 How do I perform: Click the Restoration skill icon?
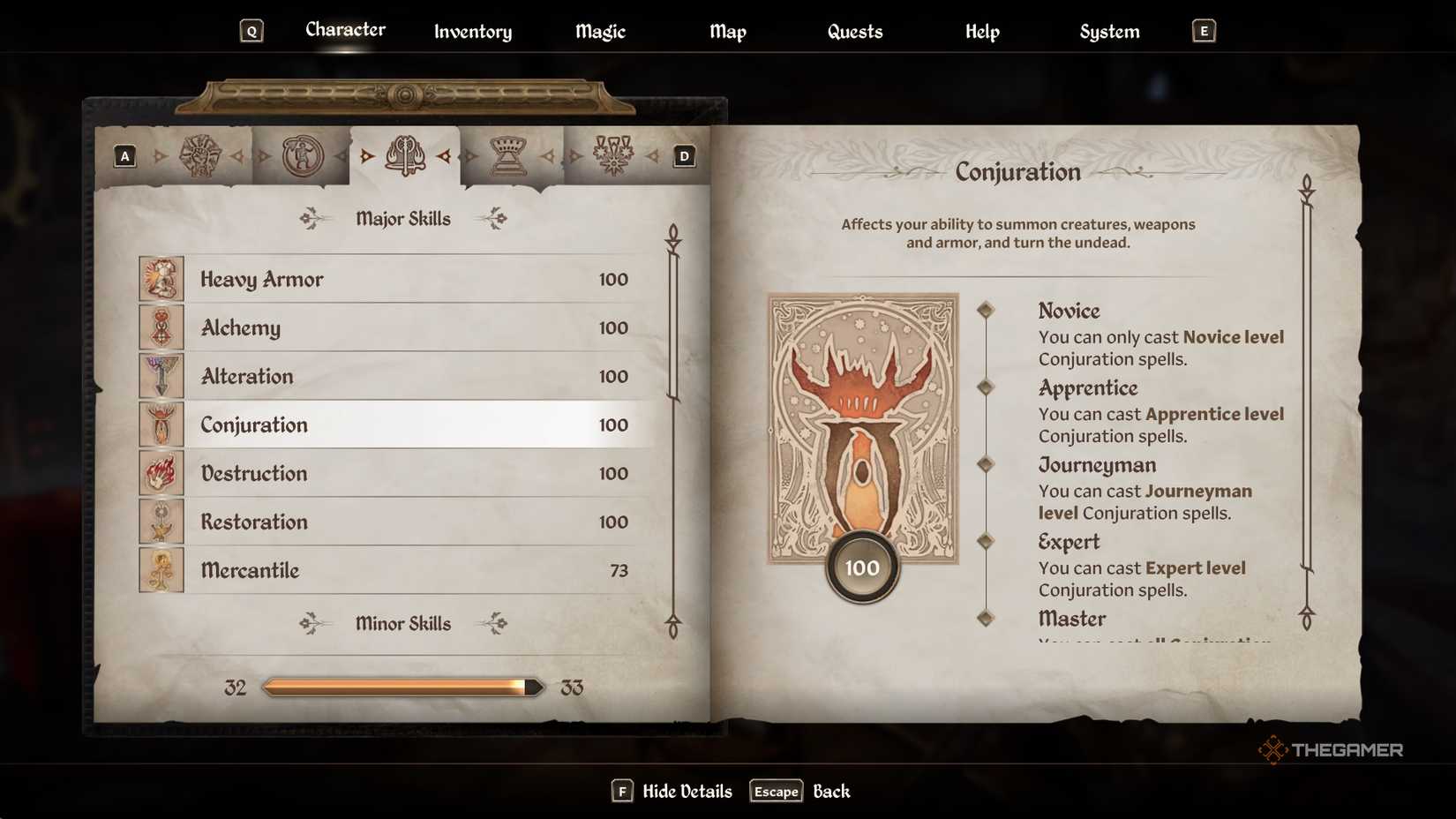(x=161, y=522)
